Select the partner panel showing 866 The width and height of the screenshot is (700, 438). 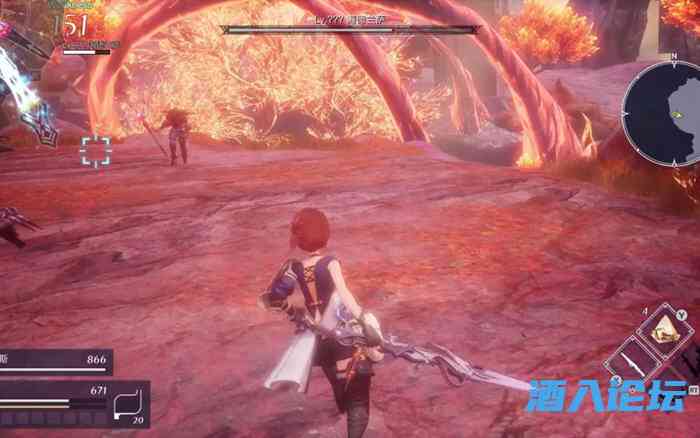pos(55,361)
